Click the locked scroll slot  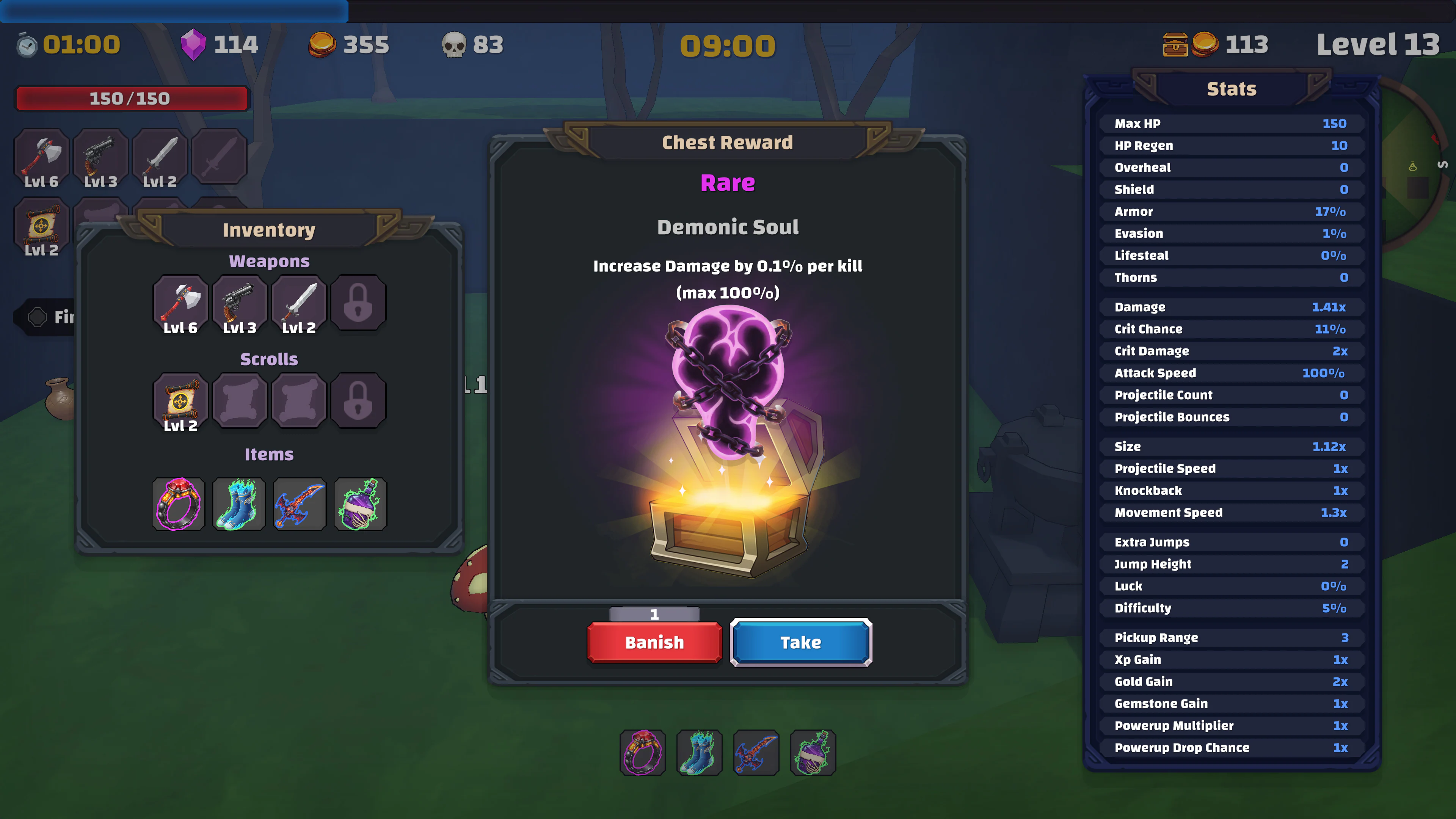[x=358, y=401]
